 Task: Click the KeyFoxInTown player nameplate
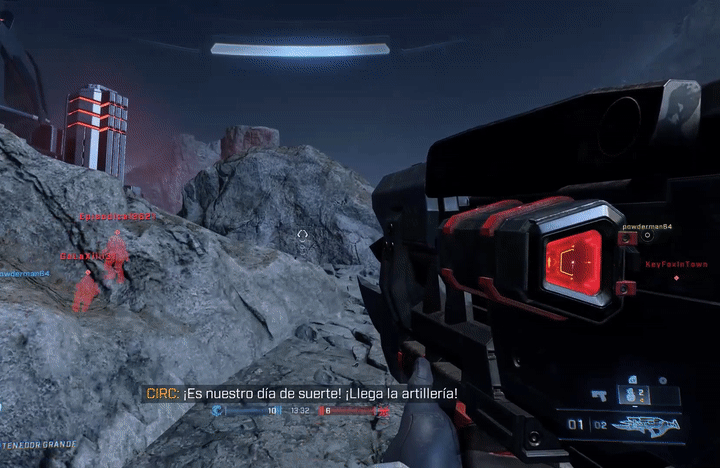tap(669, 264)
